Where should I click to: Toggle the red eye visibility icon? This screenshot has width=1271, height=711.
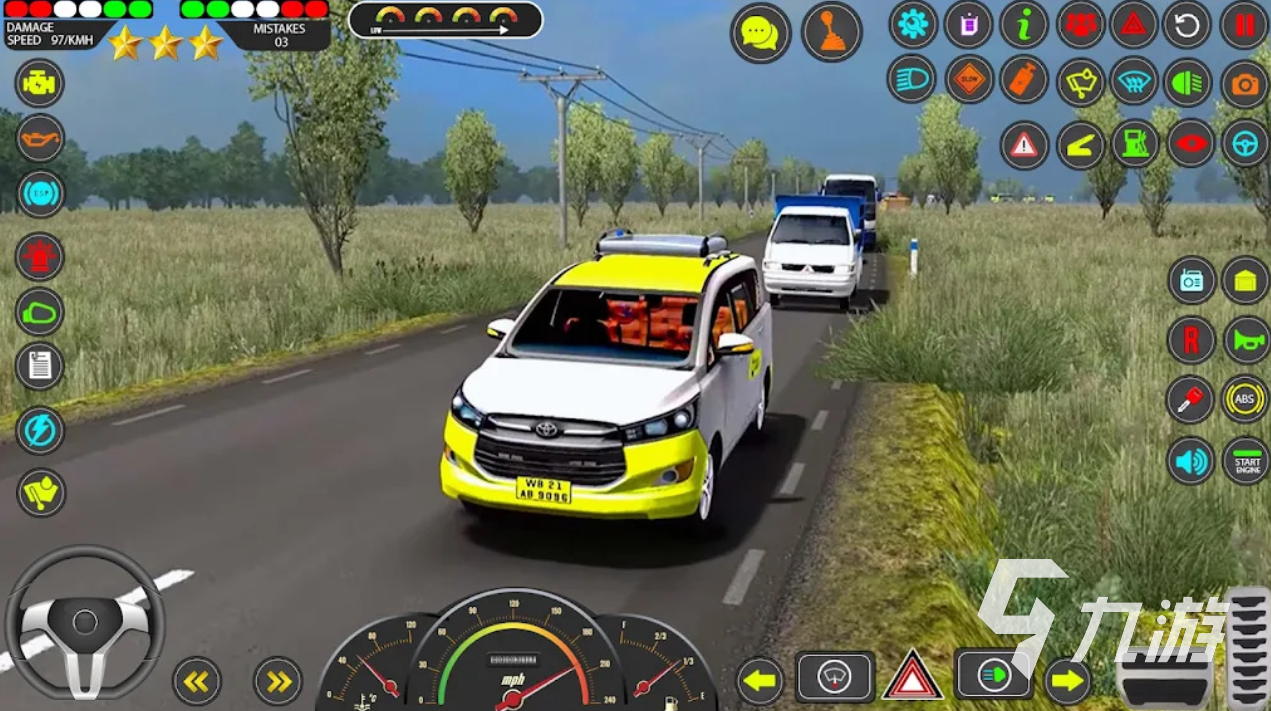[1190, 145]
